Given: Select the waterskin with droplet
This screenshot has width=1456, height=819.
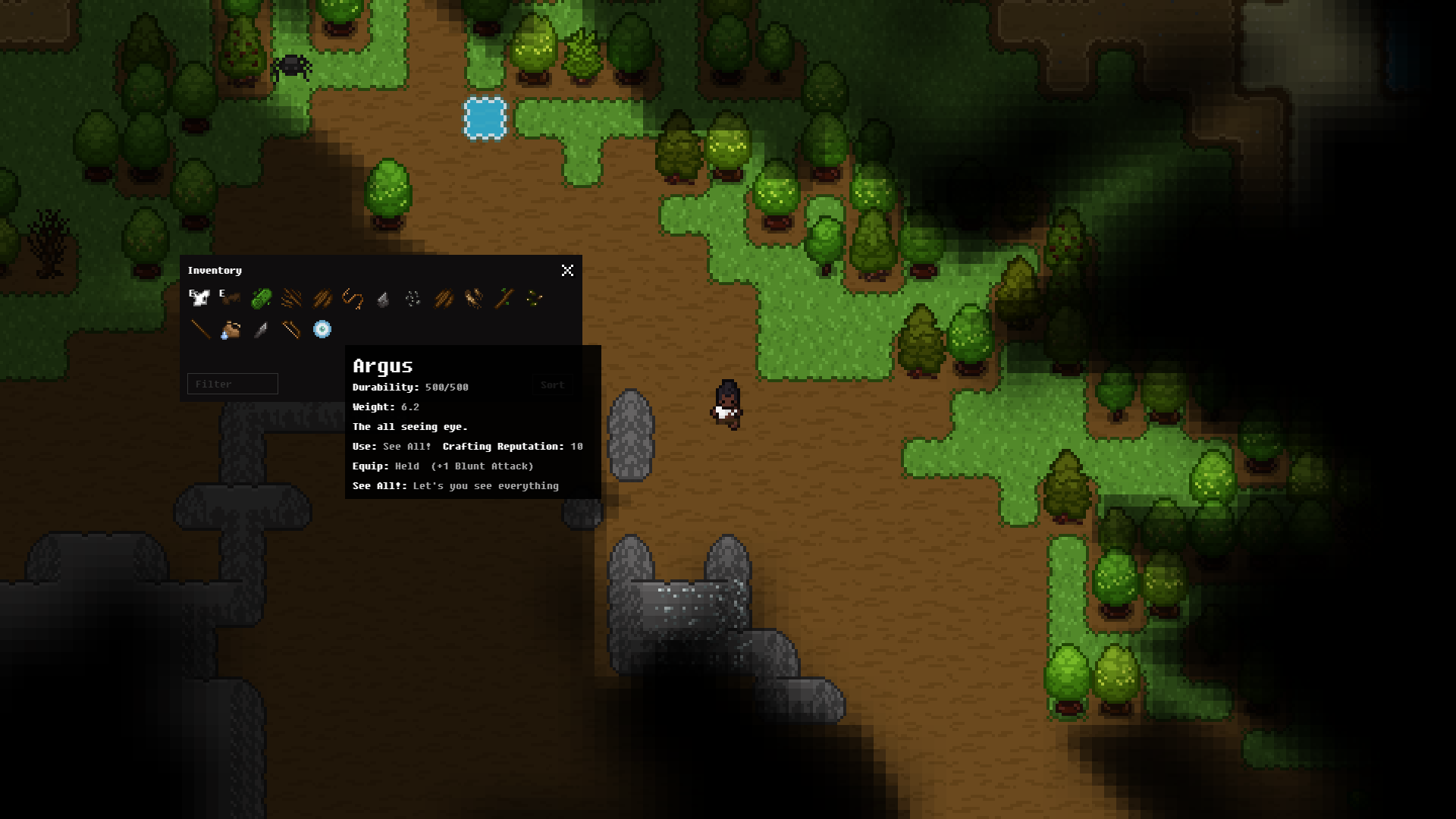Looking at the screenshot, I should pos(231,329).
